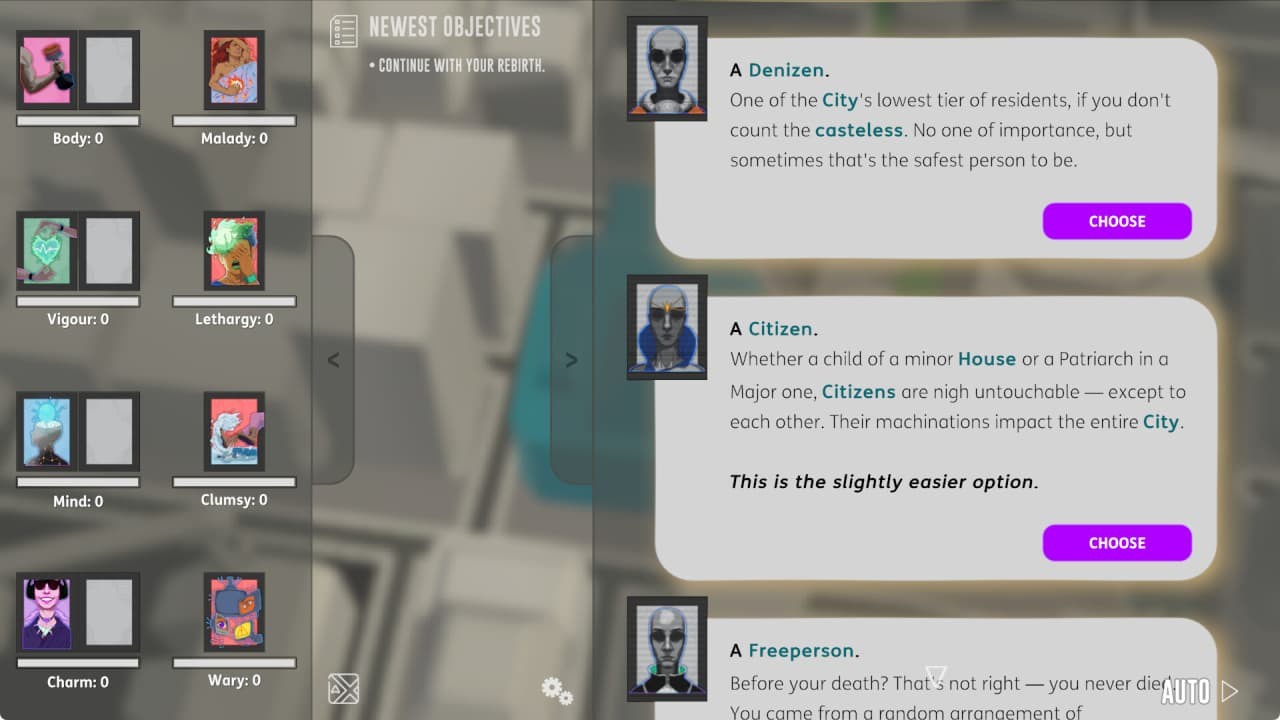
Task: Open the map icon at bottom
Action: coord(343,689)
